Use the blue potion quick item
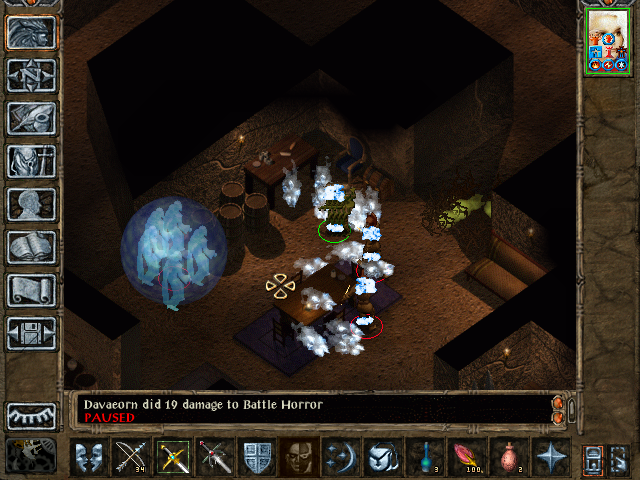 (x=425, y=456)
